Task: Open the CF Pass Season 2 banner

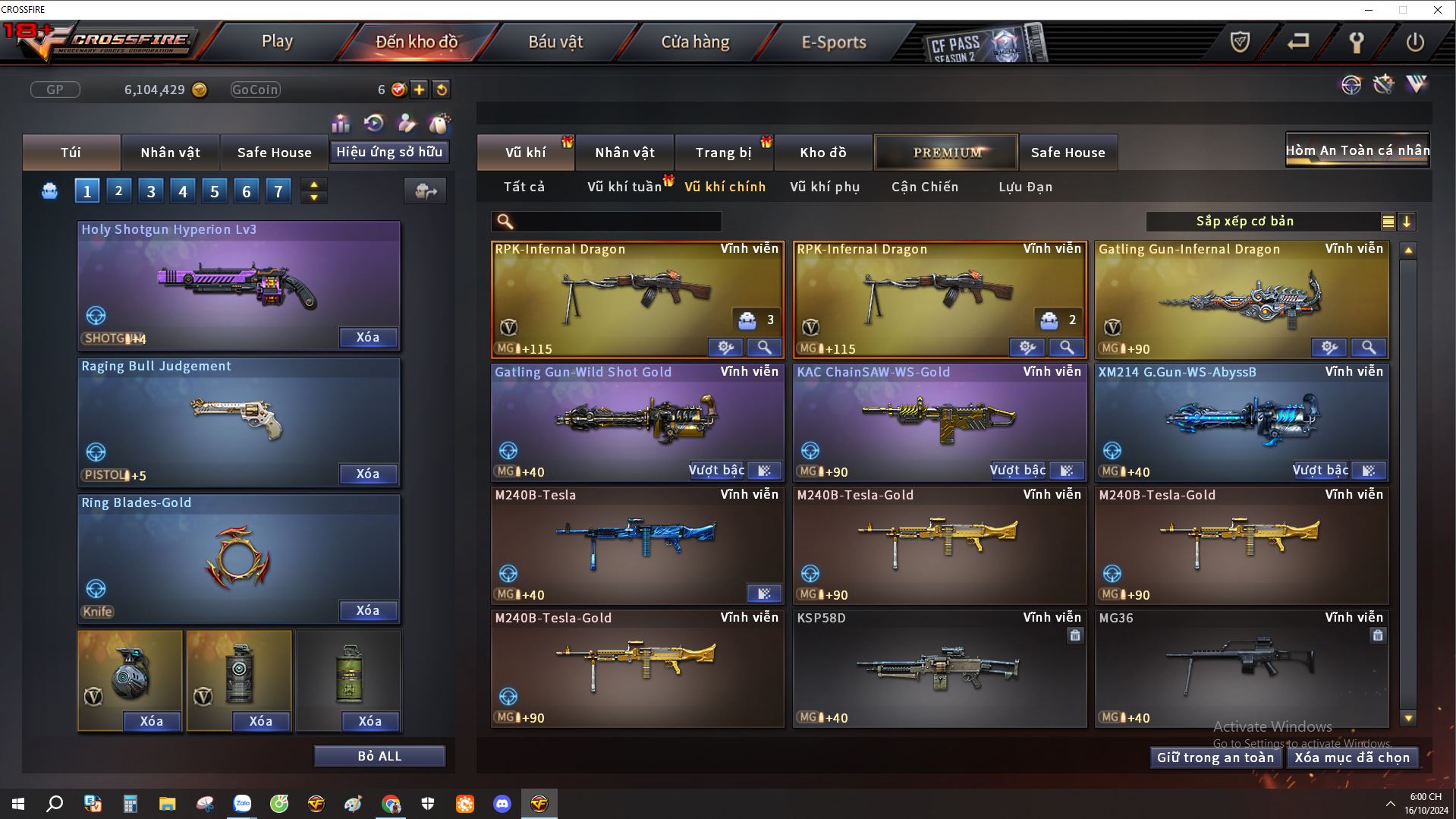Action: pos(983,44)
